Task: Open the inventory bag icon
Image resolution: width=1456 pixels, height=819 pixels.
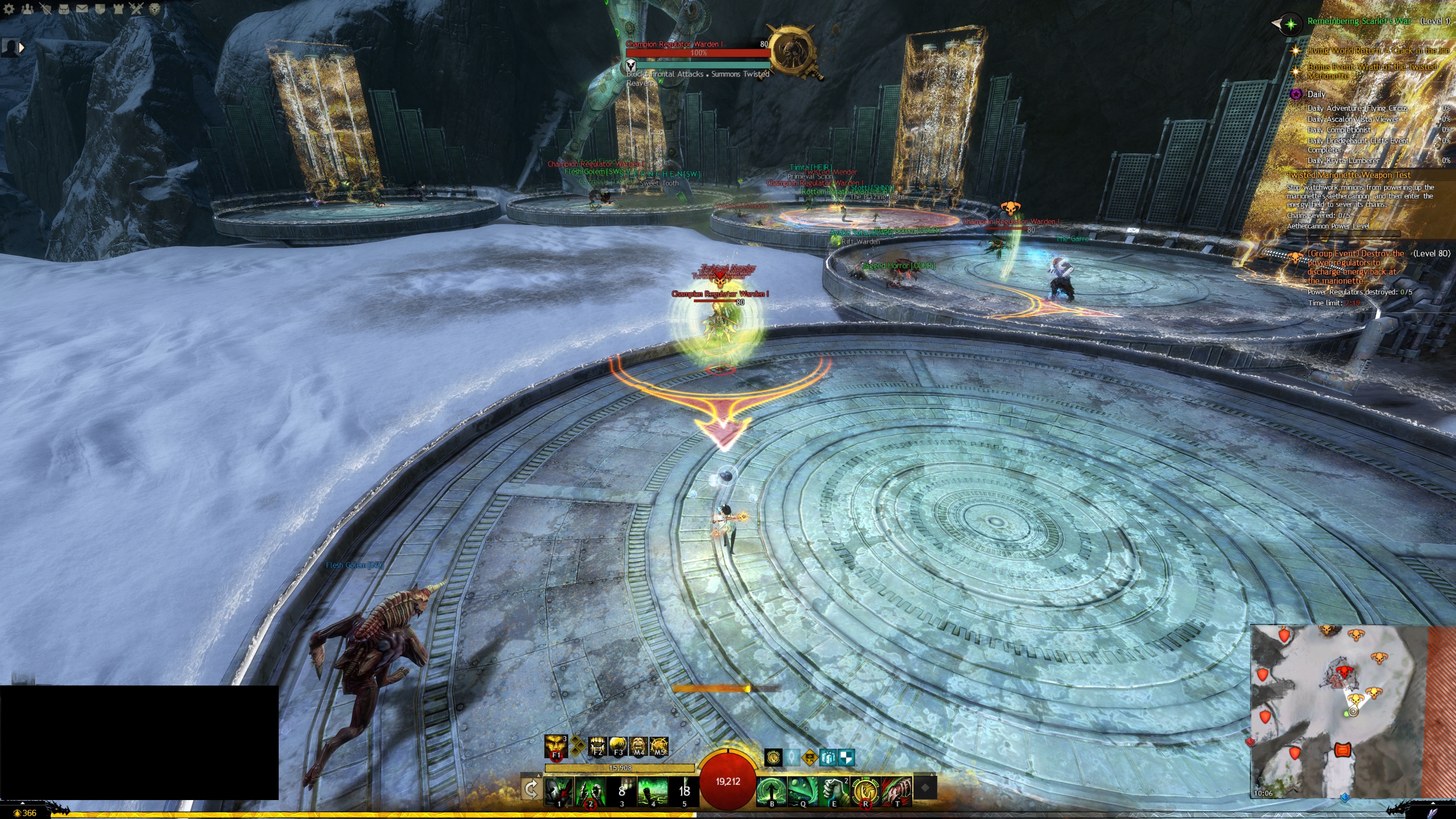Action: click(x=63, y=9)
